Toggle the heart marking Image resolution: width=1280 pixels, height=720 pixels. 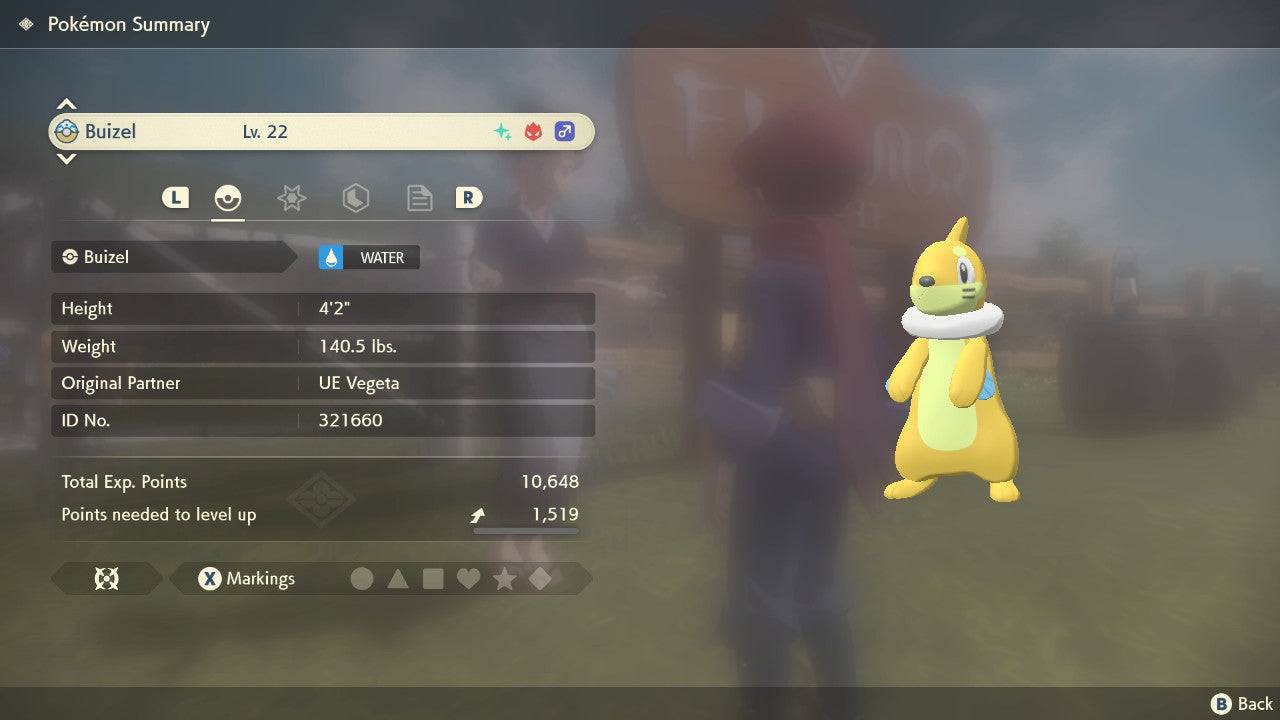pyautogui.click(x=468, y=578)
